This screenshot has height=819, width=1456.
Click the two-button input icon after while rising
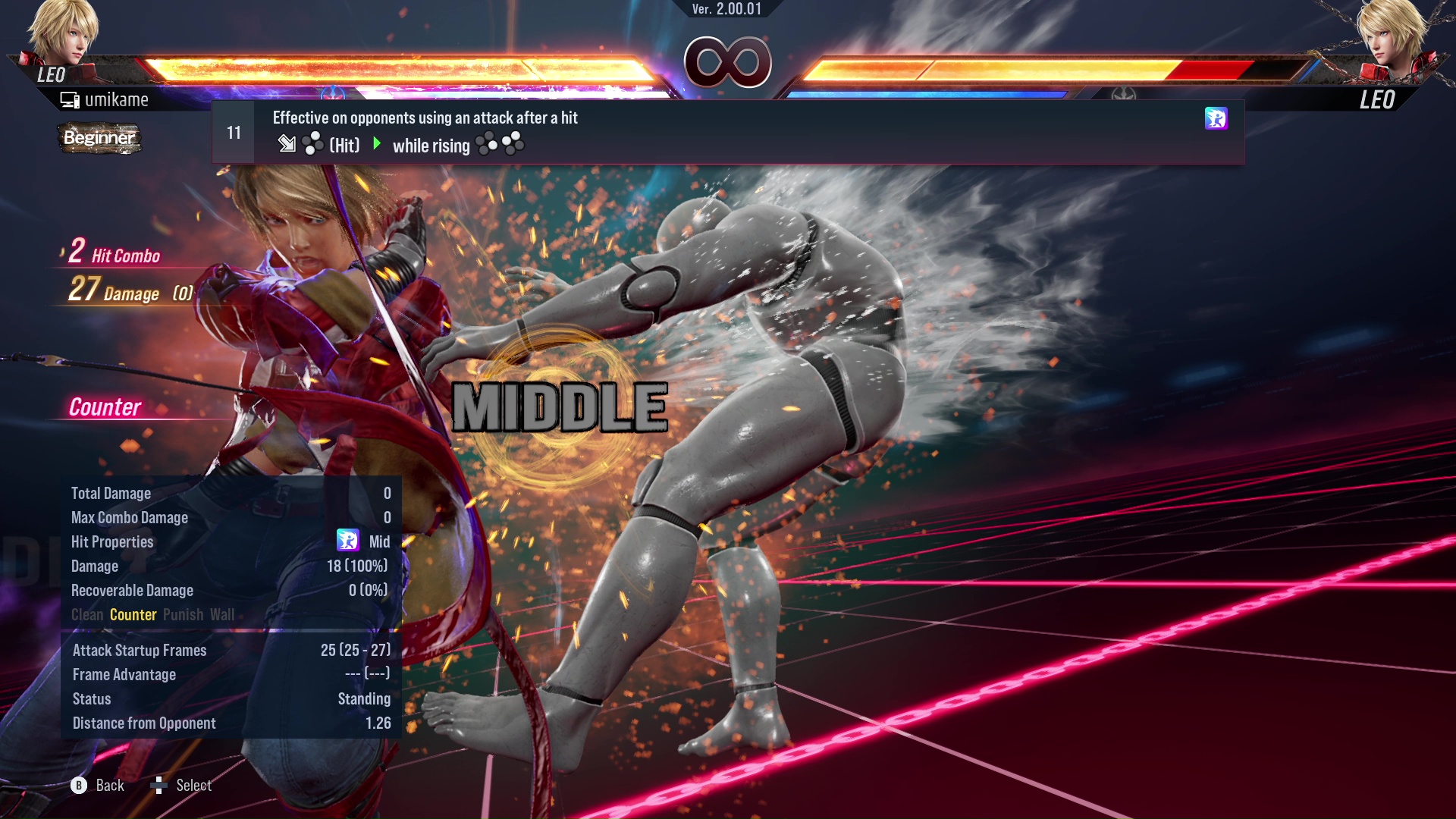pos(499,144)
